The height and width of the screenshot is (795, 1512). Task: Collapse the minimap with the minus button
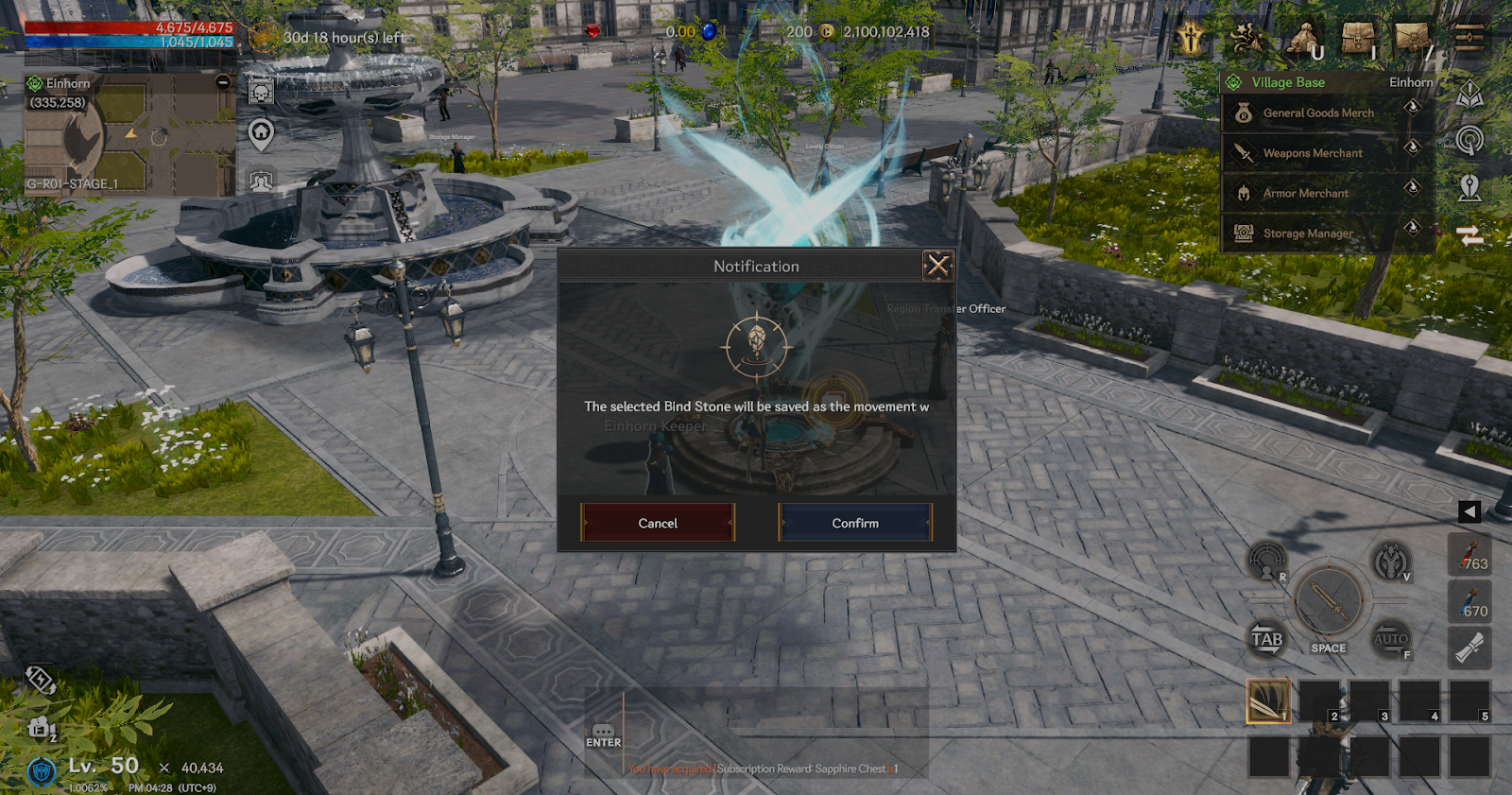223,82
